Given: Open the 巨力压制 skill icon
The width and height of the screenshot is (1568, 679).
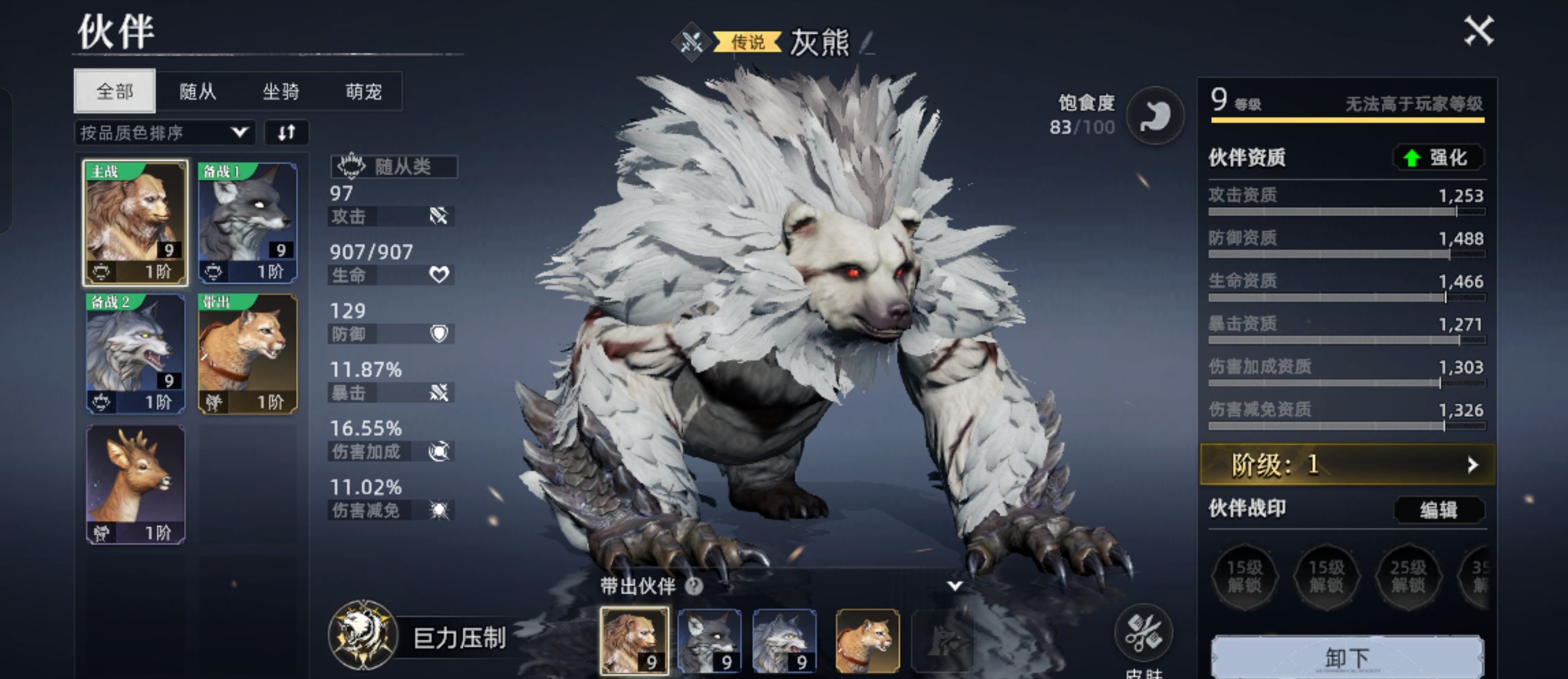Looking at the screenshot, I should tap(363, 636).
